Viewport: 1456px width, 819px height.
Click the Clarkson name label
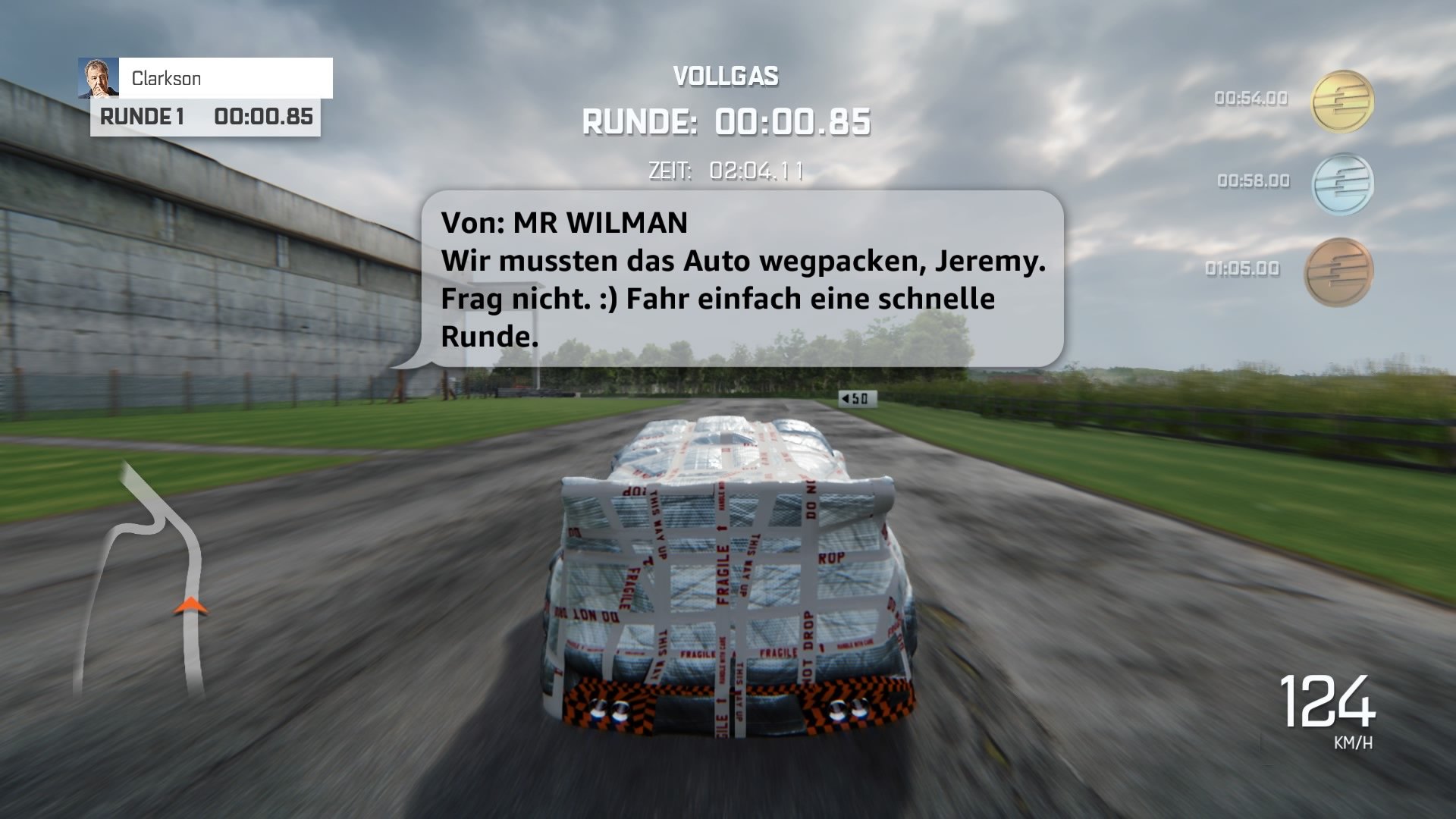(167, 78)
